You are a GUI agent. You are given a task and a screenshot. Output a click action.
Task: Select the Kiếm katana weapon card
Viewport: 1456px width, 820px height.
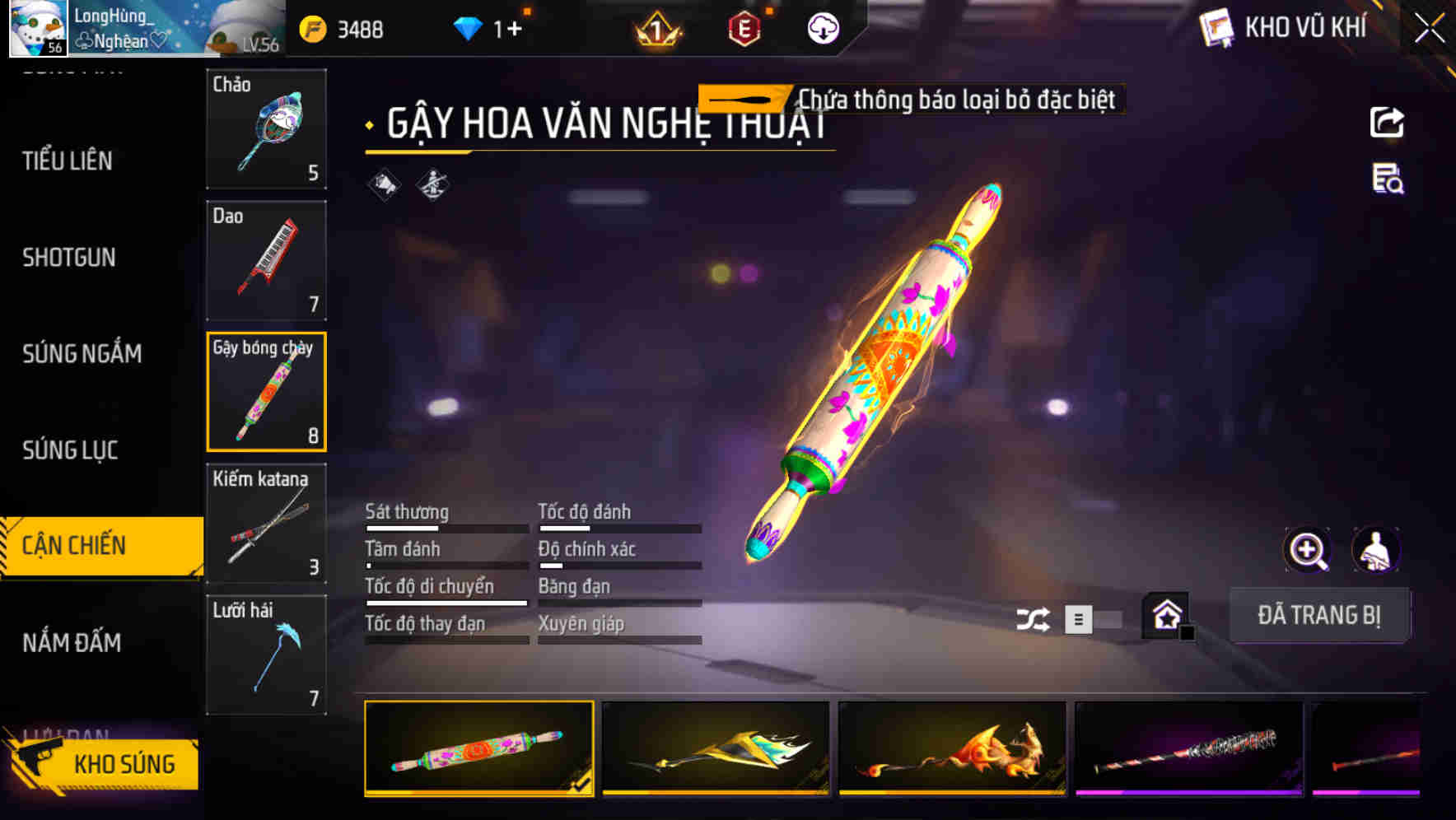click(265, 523)
